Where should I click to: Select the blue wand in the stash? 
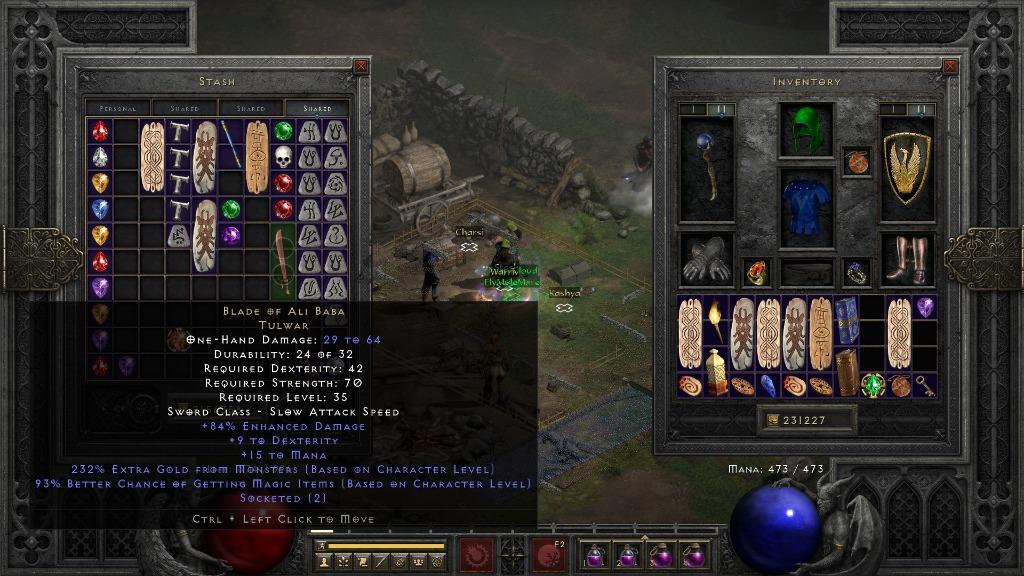[232, 144]
